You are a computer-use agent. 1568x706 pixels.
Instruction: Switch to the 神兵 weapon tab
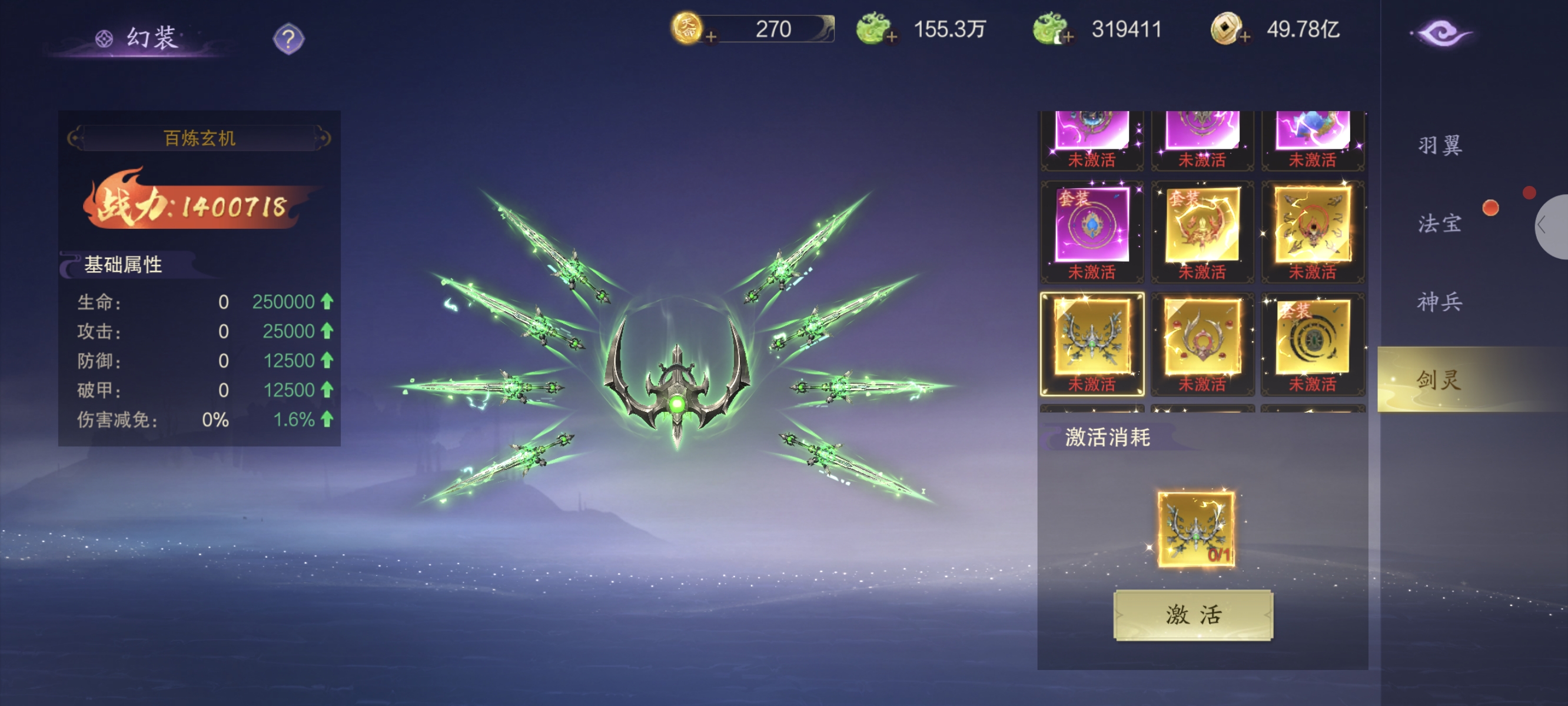click(x=1440, y=302)
